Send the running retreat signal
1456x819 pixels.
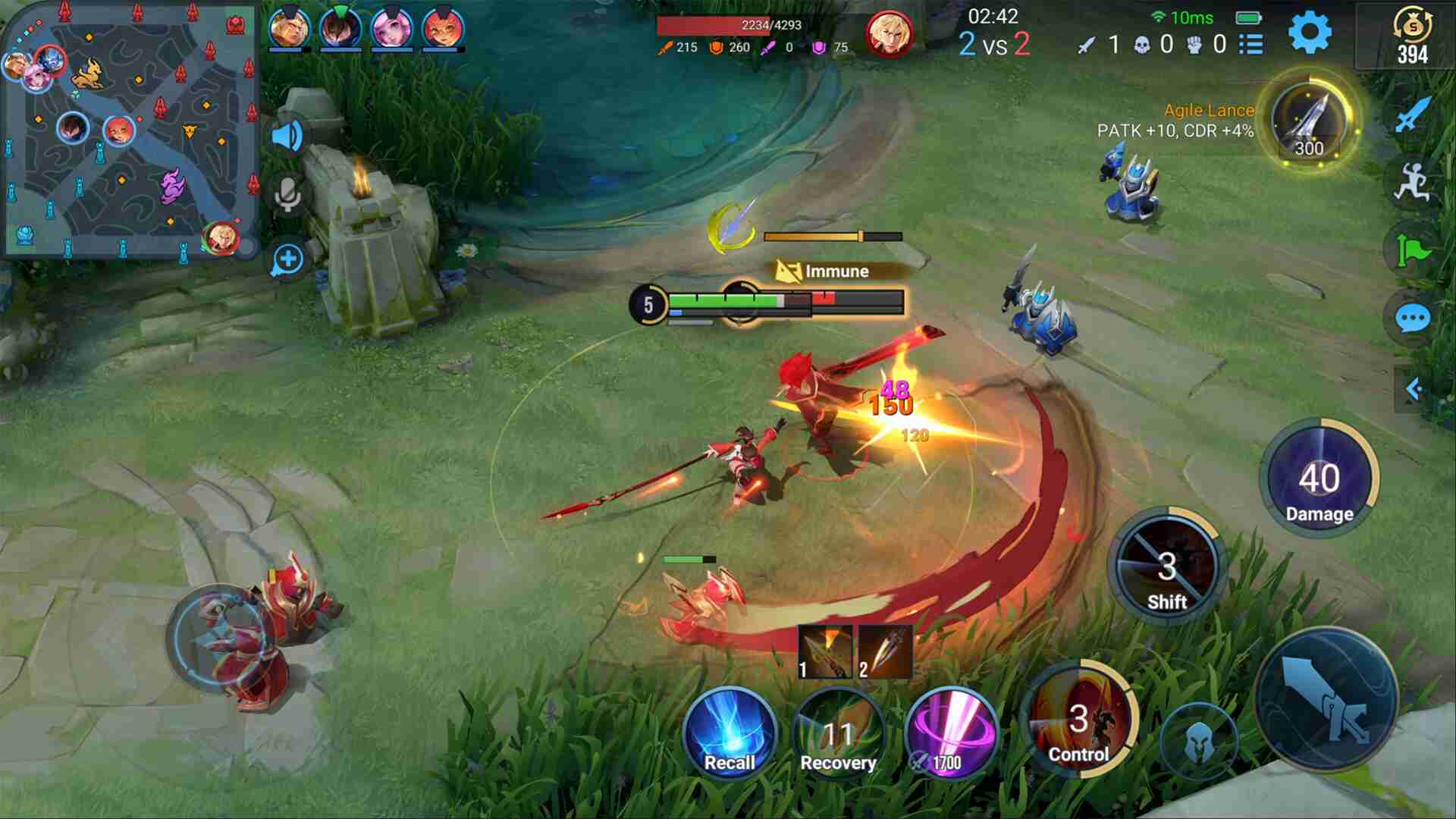tap(1412, 183)
